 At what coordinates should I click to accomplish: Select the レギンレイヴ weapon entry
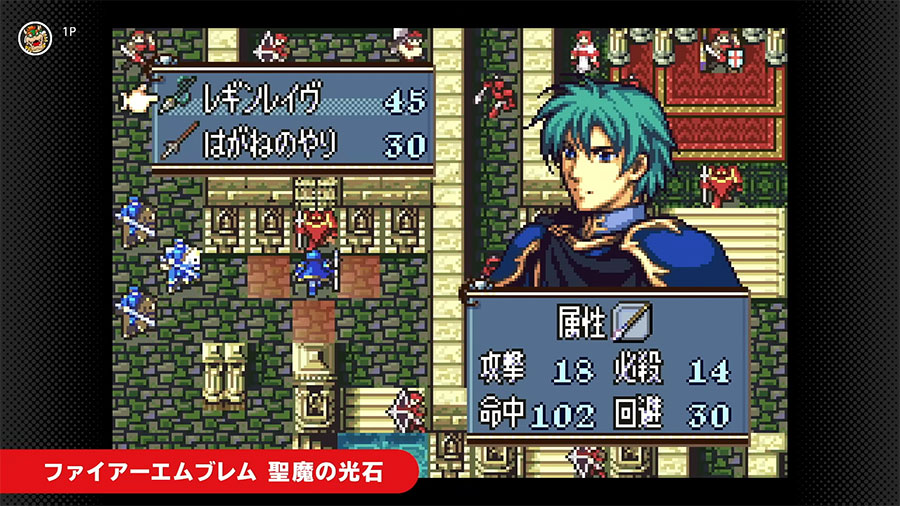[294, 100]
